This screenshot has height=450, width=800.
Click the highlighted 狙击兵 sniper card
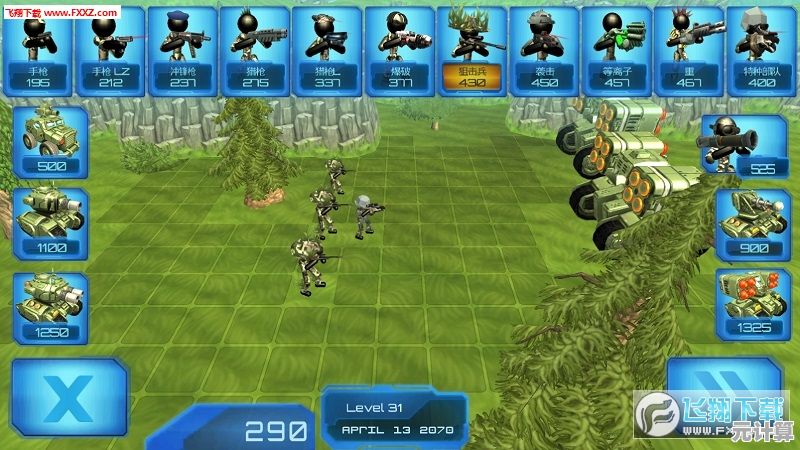pyautogui.click(x=470, y=50)
